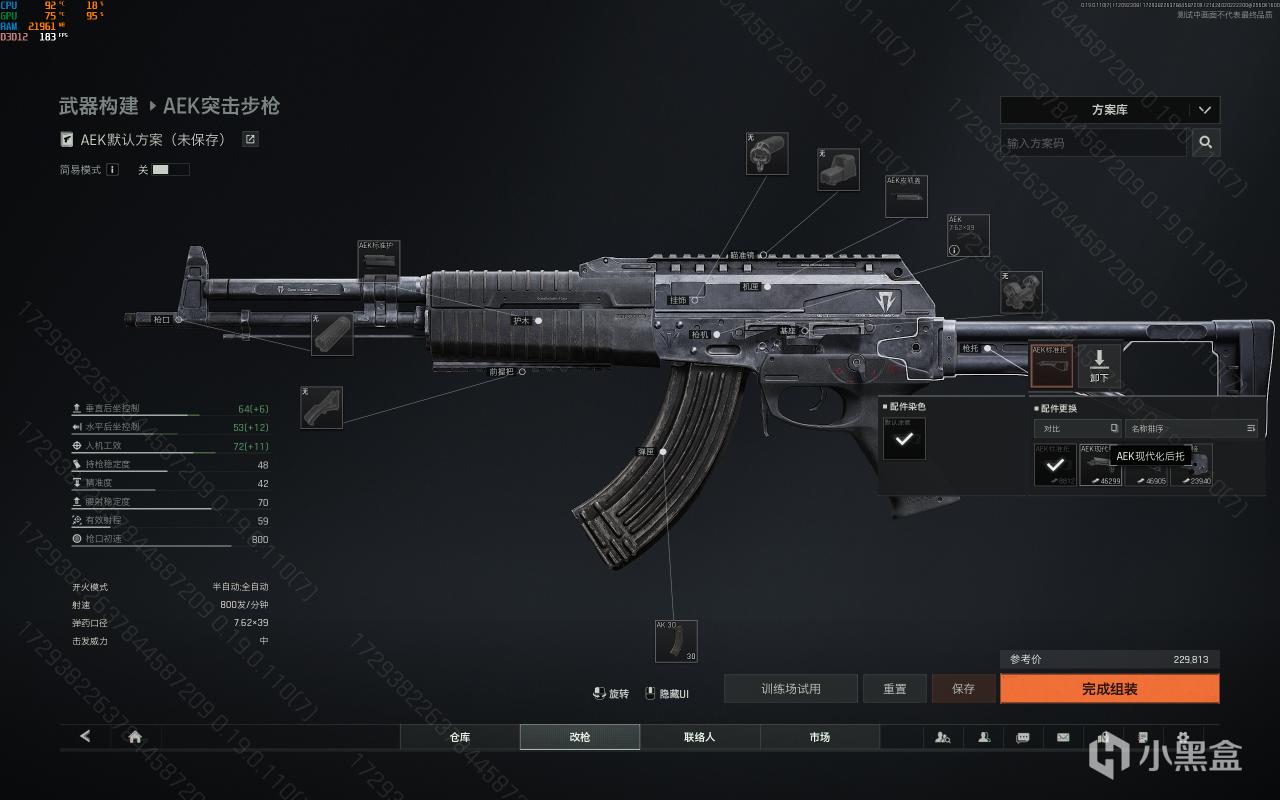Select the 改枪 tab

(580, 737)
